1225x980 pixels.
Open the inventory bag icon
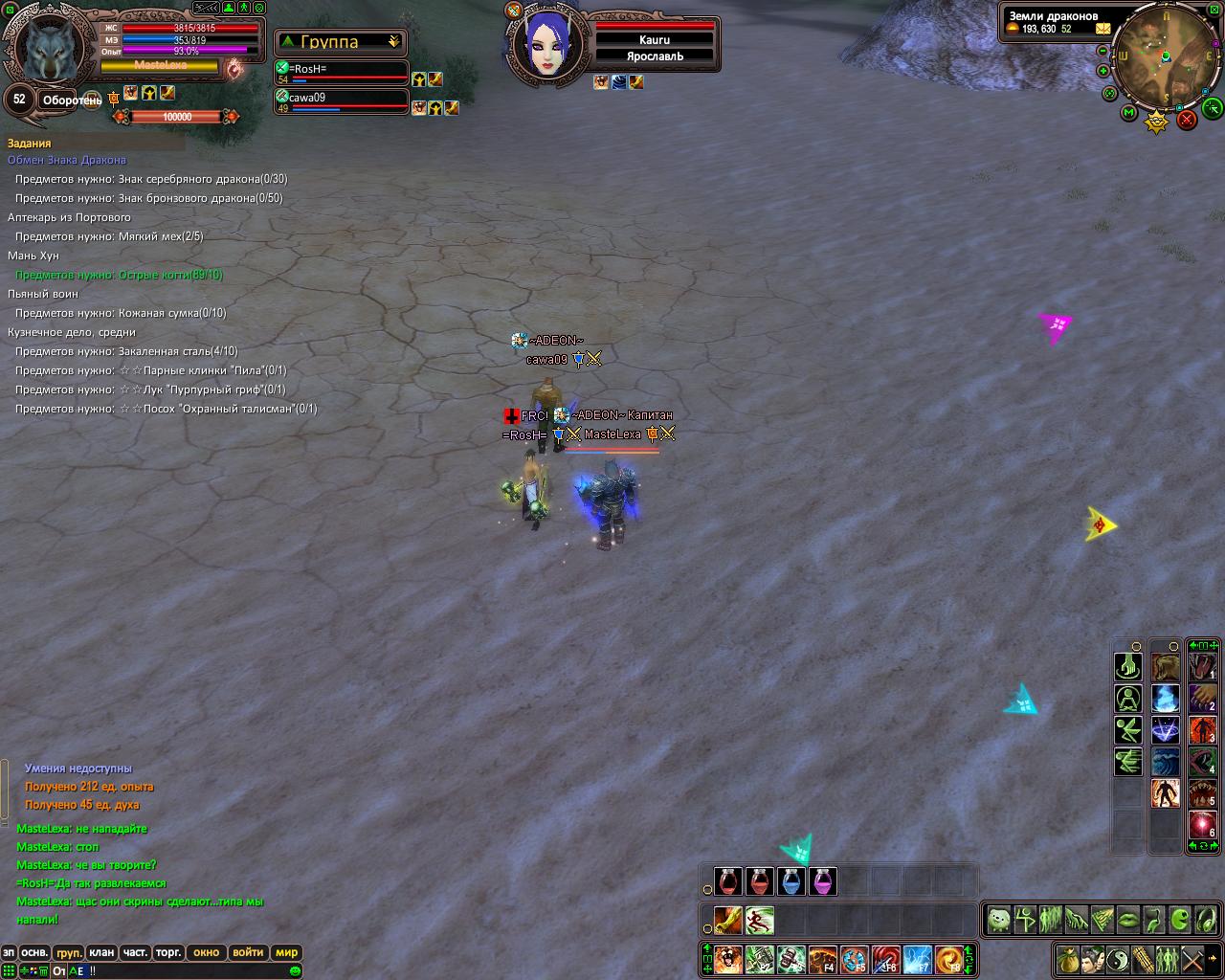tap(1067, 958)
